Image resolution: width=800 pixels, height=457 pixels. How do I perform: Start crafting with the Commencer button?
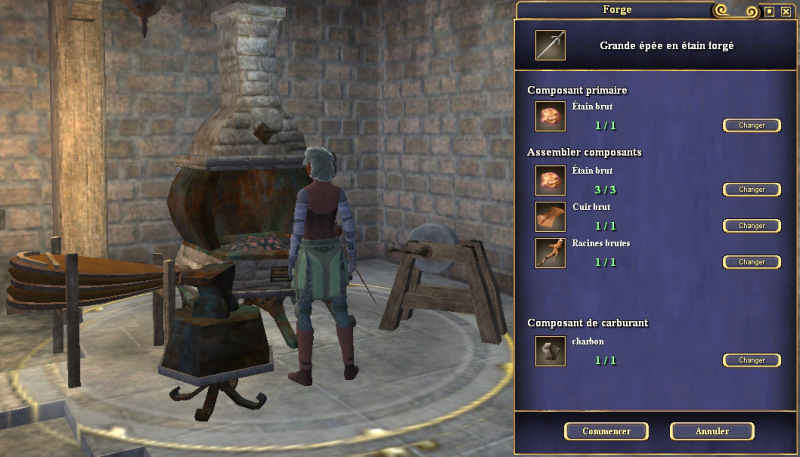click(x=606, y=431)
